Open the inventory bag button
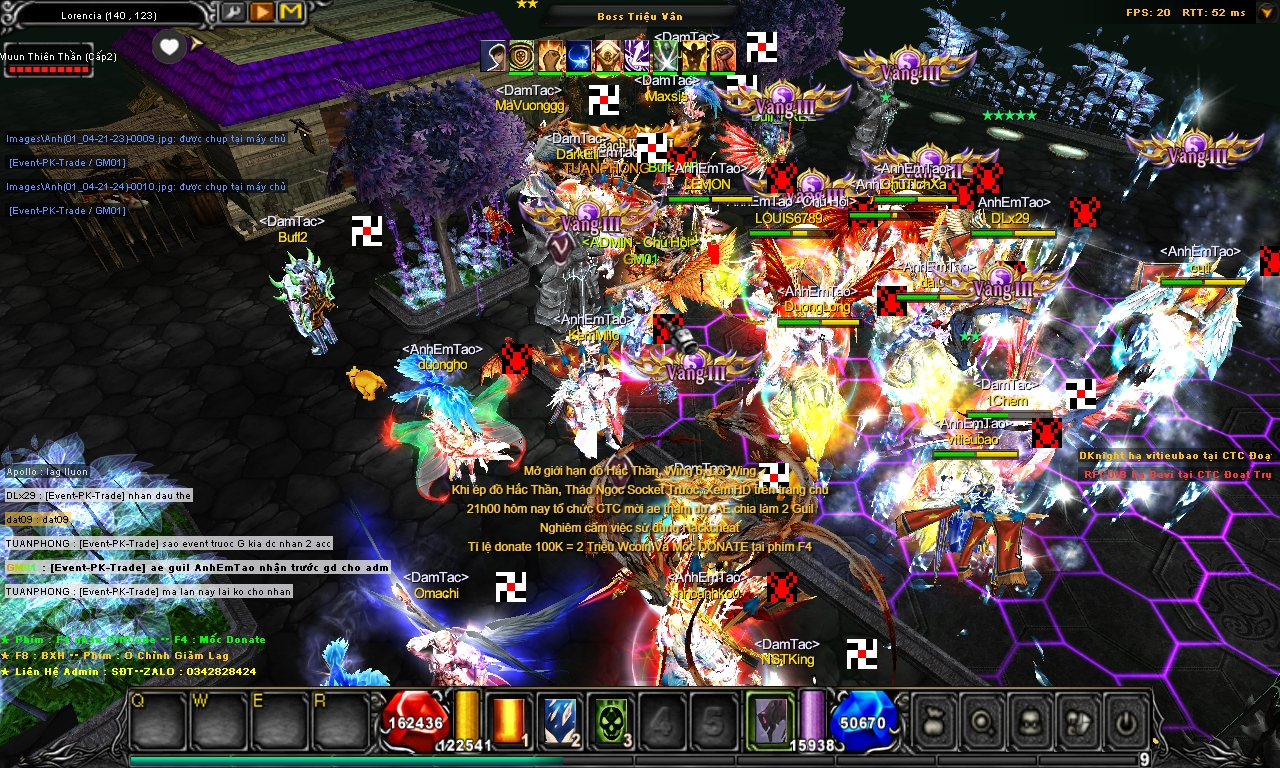The image size is (1280, 768). 936,719
